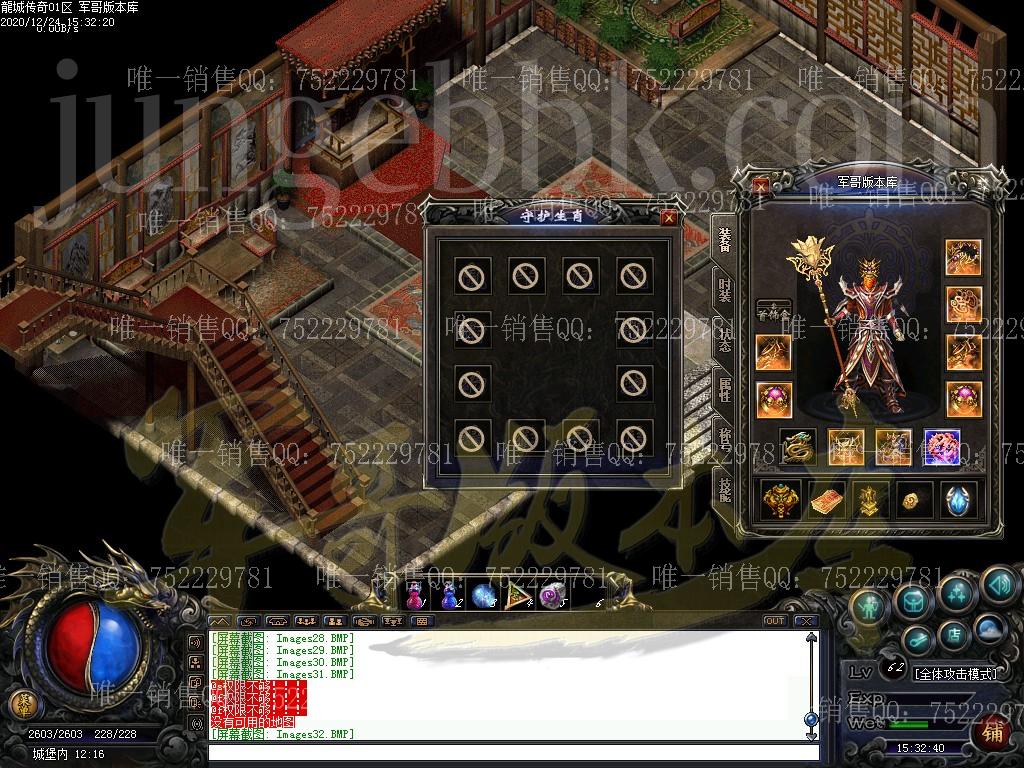Open the 首饰盒 jewelry box

click(773, 311)
